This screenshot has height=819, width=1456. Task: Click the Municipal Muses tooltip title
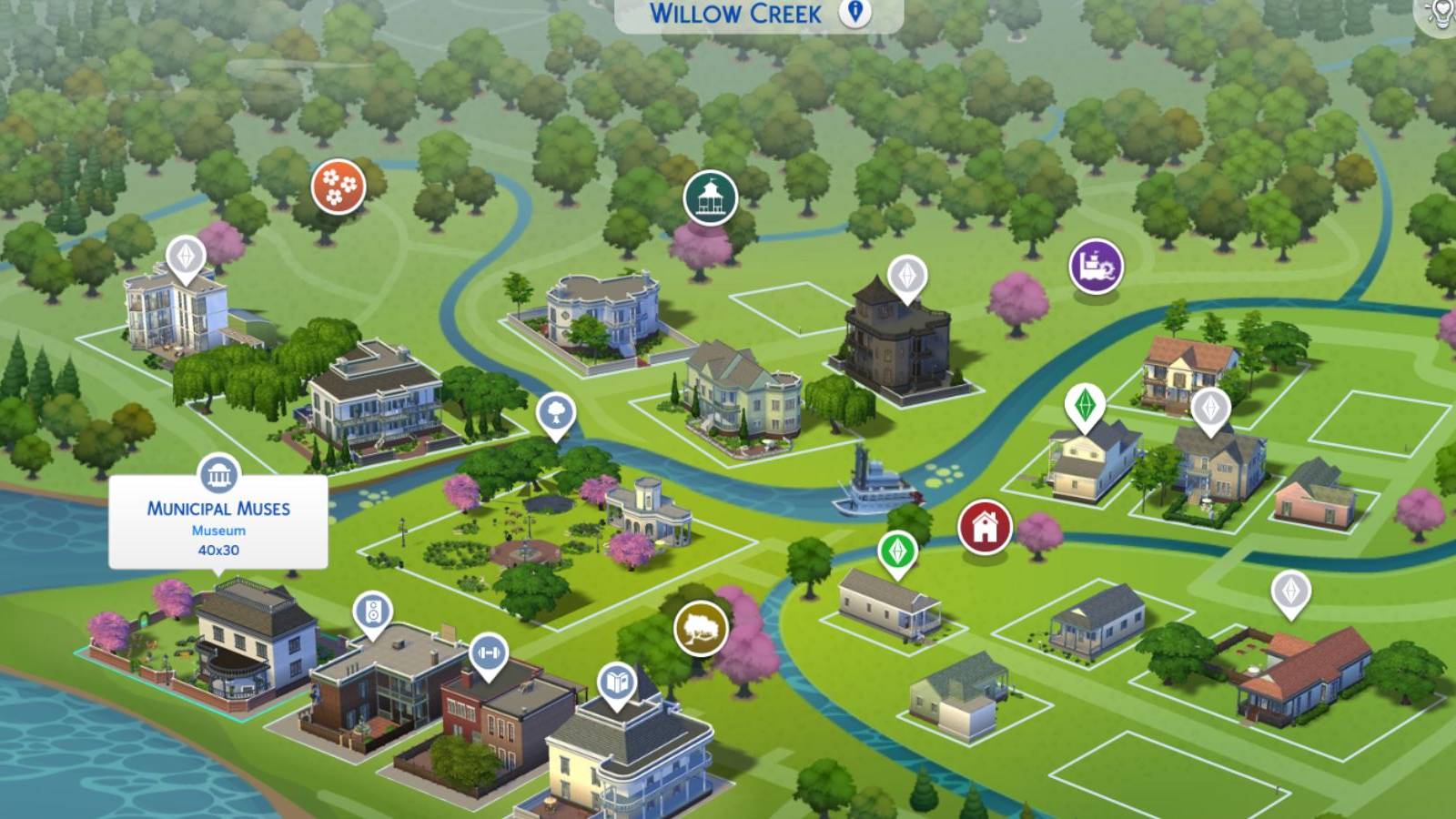pos(218,509)
